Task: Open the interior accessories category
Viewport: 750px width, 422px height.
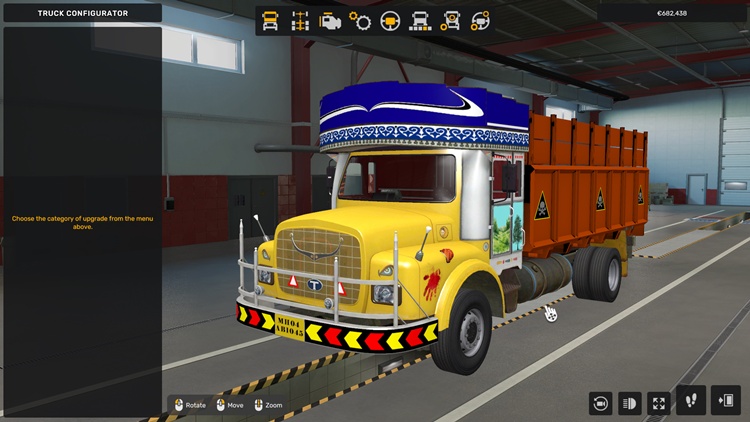Action: coord(481,20)
